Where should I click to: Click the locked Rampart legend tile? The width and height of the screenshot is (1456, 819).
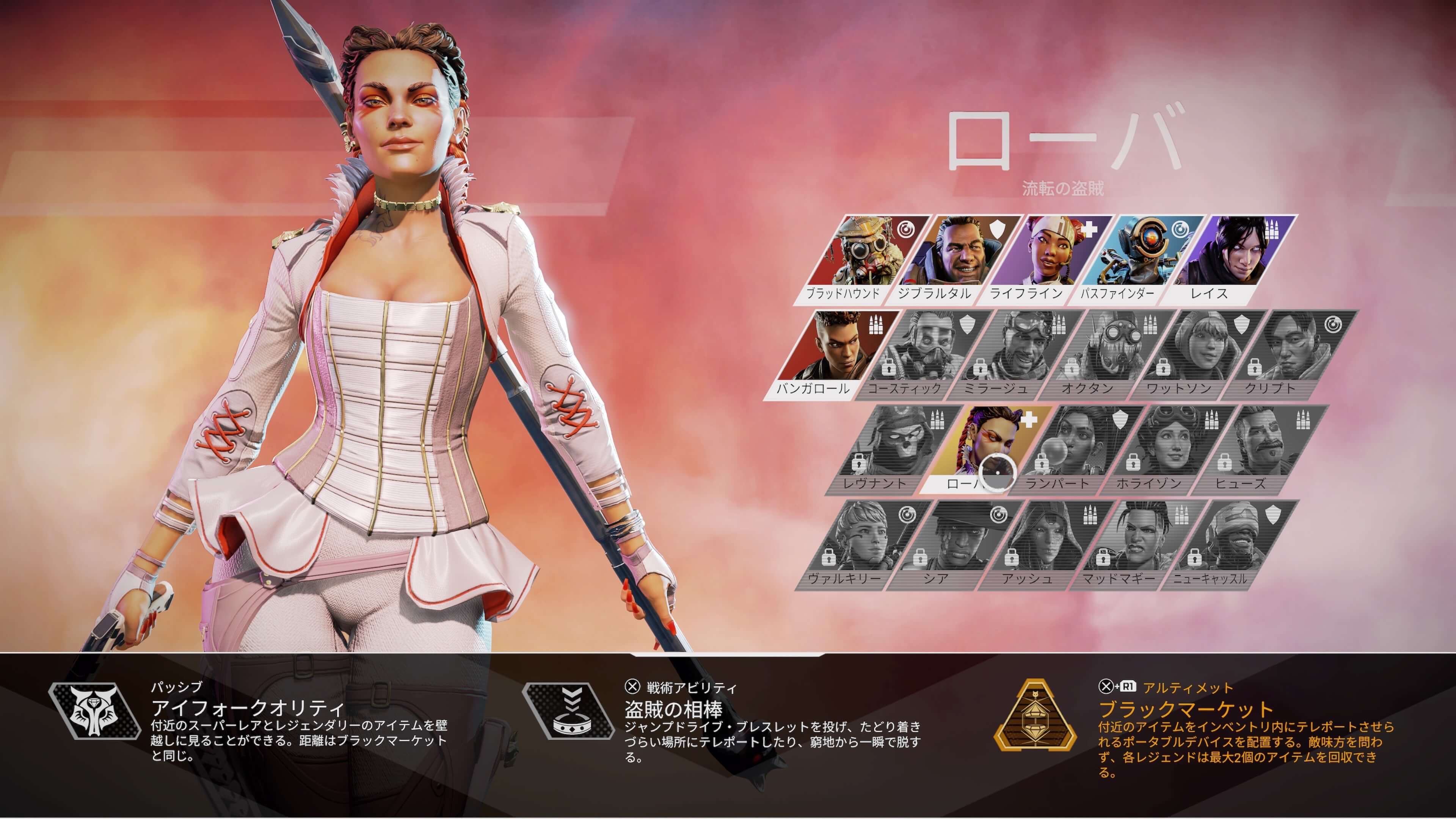coord(1076,448)
